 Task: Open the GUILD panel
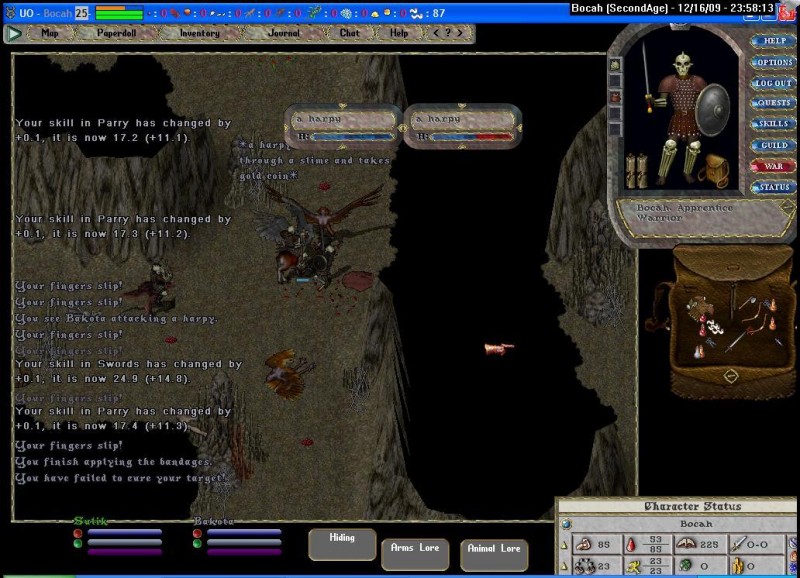pos(774,145)
